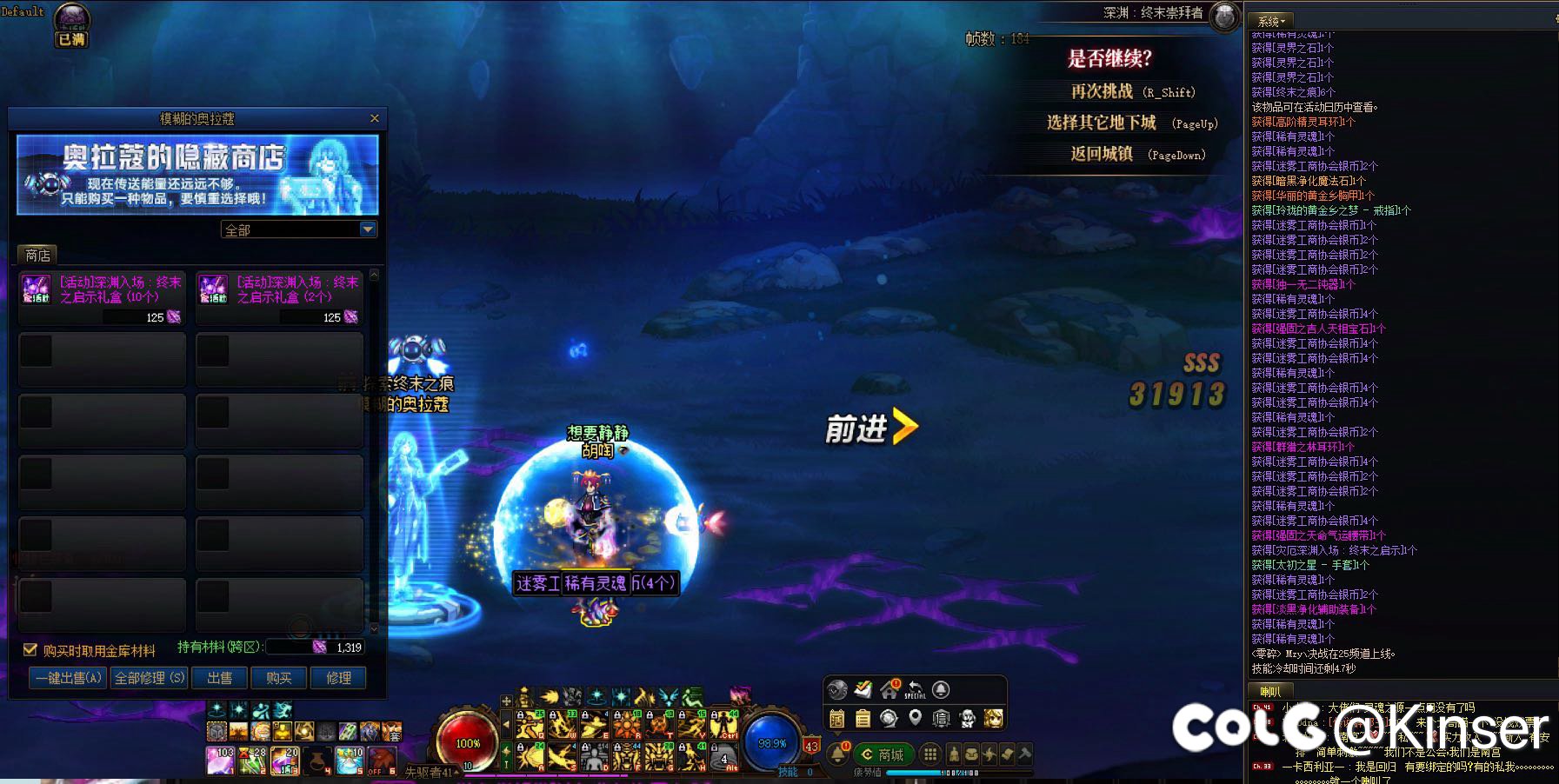The height and width of the screenshot is (784, 1559).
Task: Switch to the 商店 tab
Action: [37, 255]
